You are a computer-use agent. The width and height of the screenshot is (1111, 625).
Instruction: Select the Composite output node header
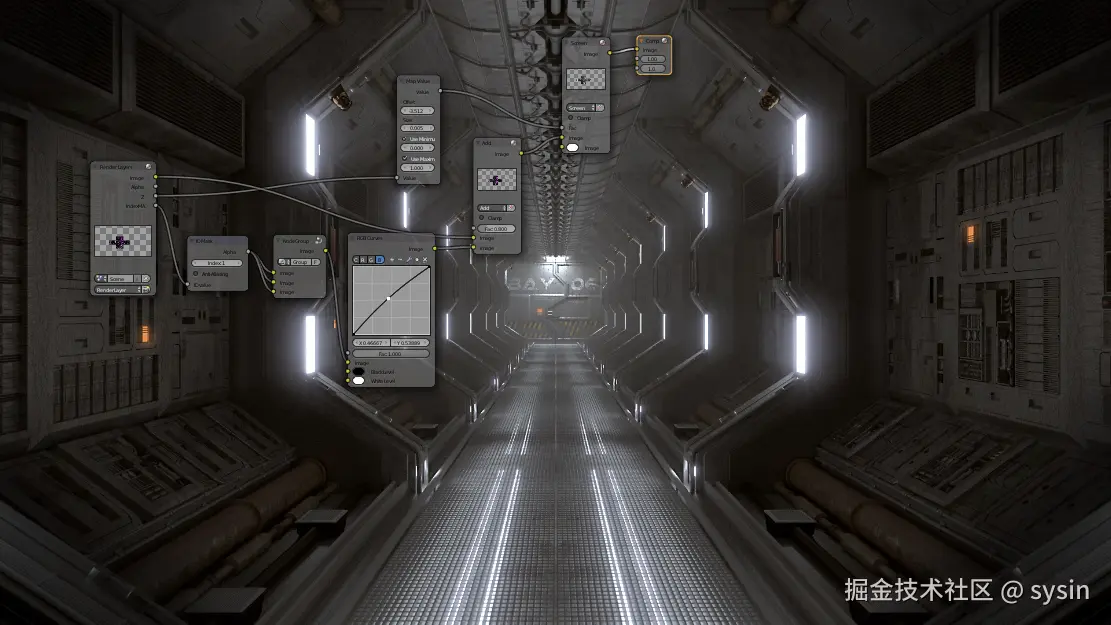pyautogui.click(x=652, y=41)
